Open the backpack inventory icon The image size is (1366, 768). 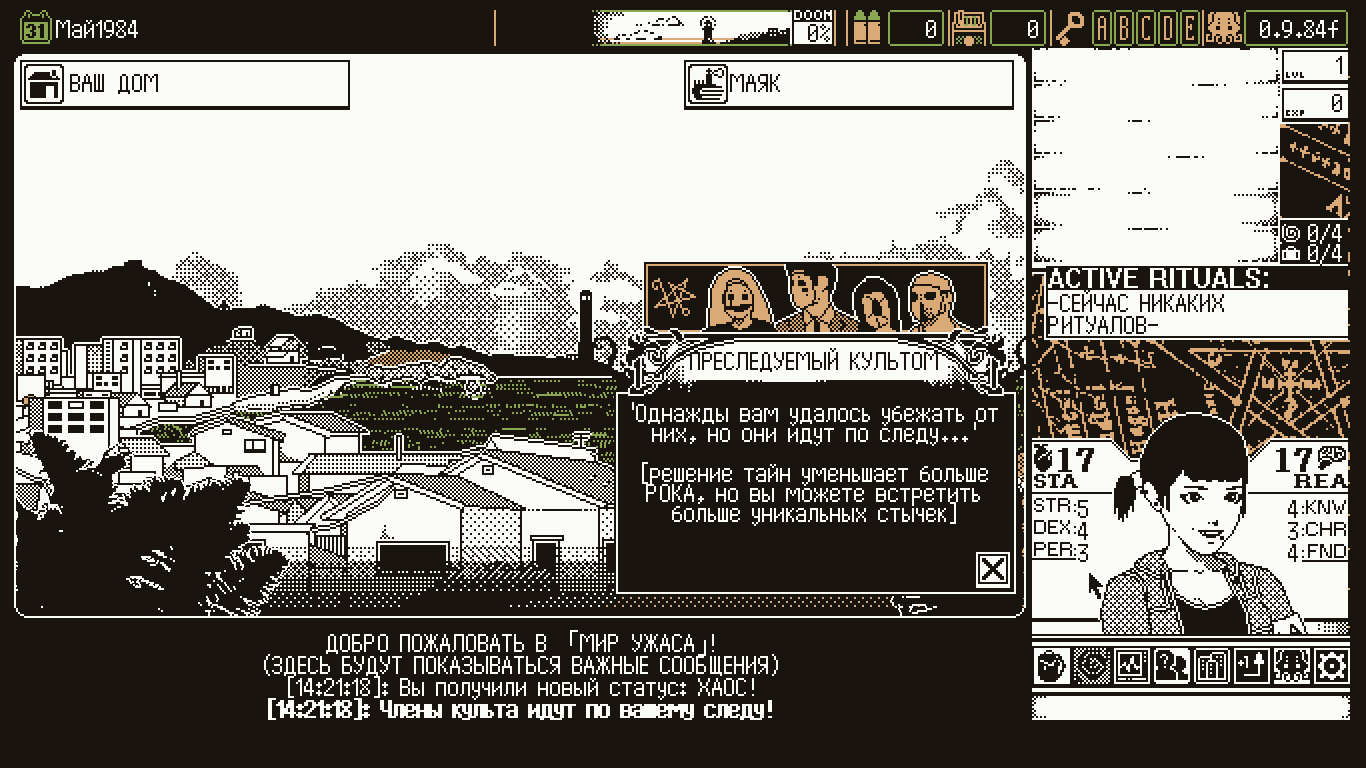tap(1051, 666)
